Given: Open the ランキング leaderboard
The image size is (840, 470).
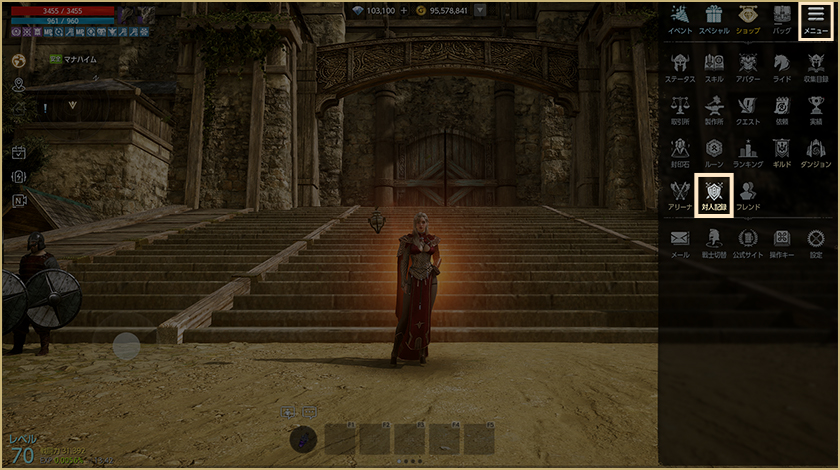Looking at the screenshot, I should click(748, 152).
